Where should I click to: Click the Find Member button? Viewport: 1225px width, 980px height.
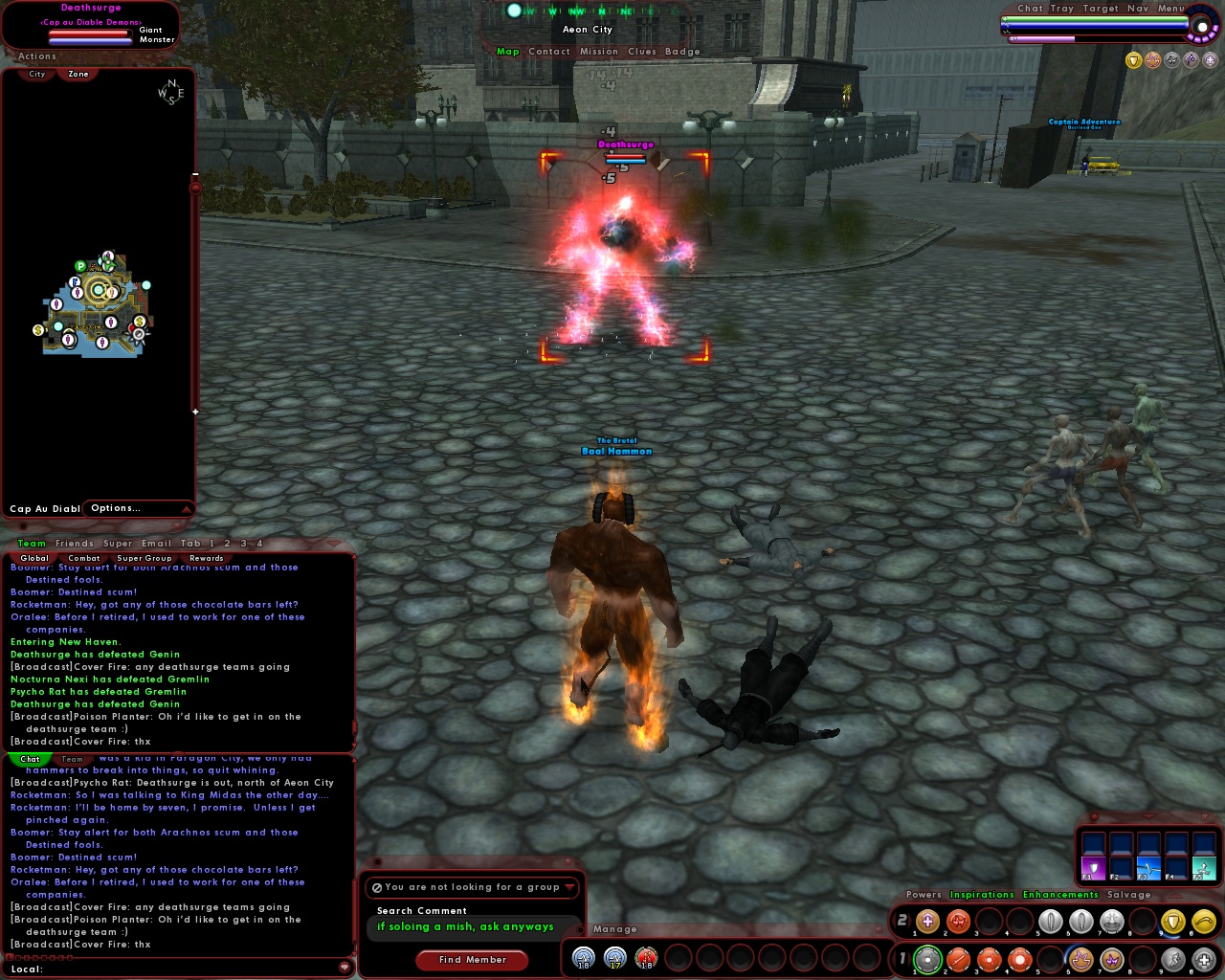472,960
